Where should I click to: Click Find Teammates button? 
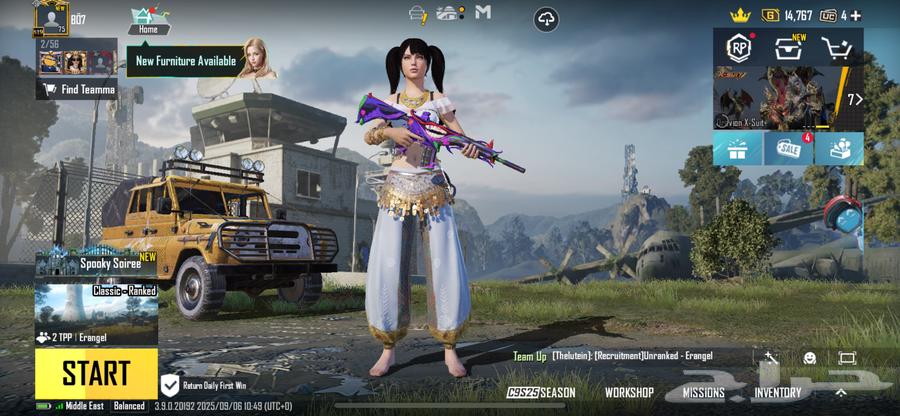pyautogui.click(x=78, y=90)
